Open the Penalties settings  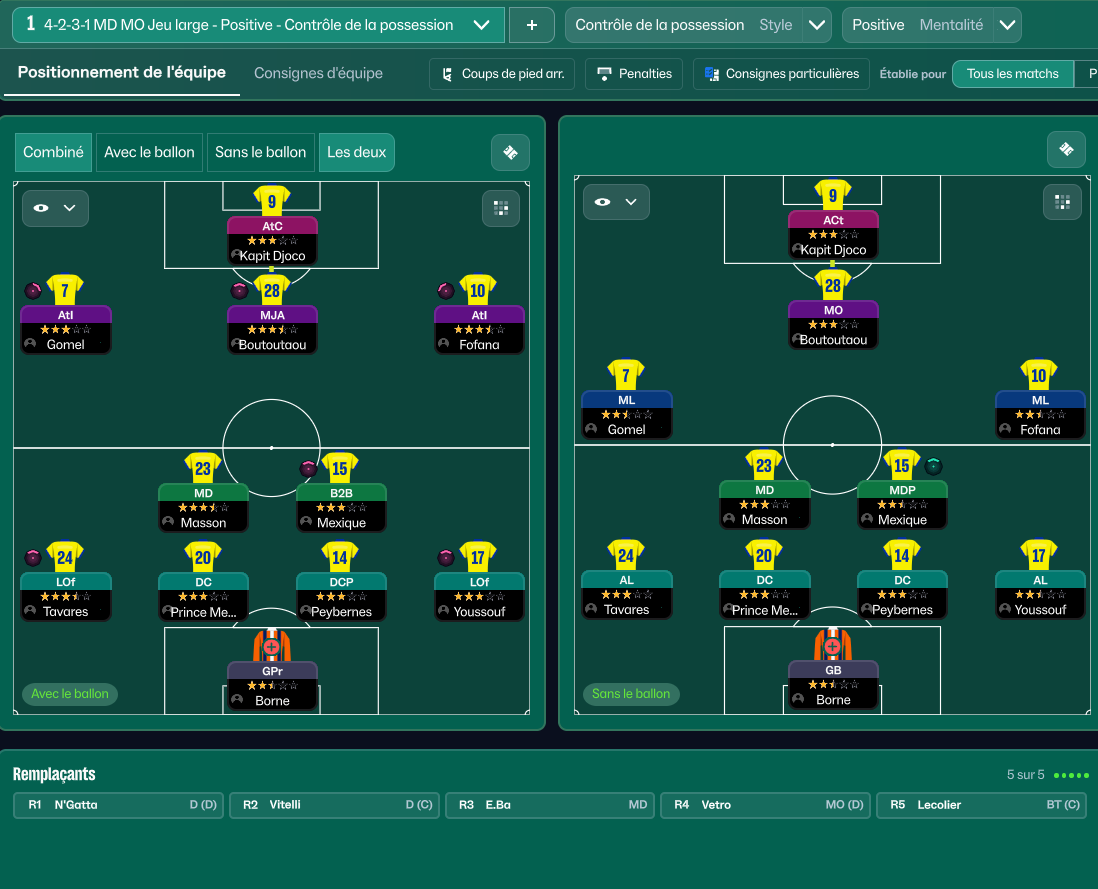634,74
